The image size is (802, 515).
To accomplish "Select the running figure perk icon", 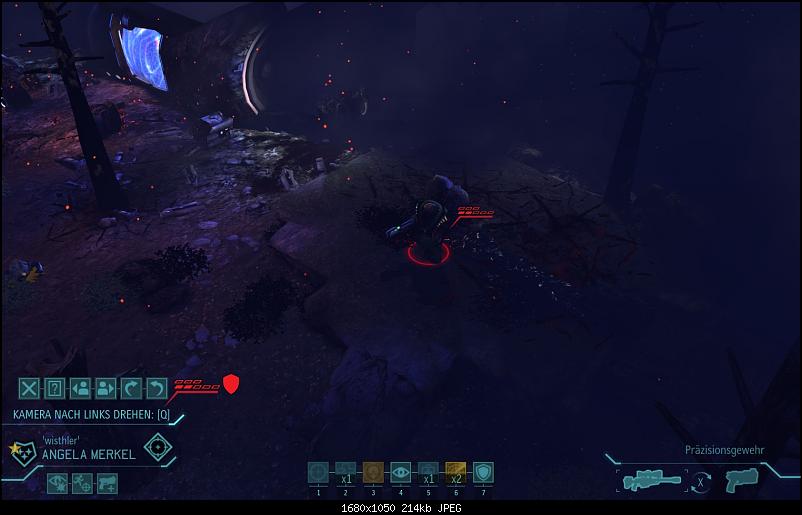I will pyautogui.click(x=83, y=483).
